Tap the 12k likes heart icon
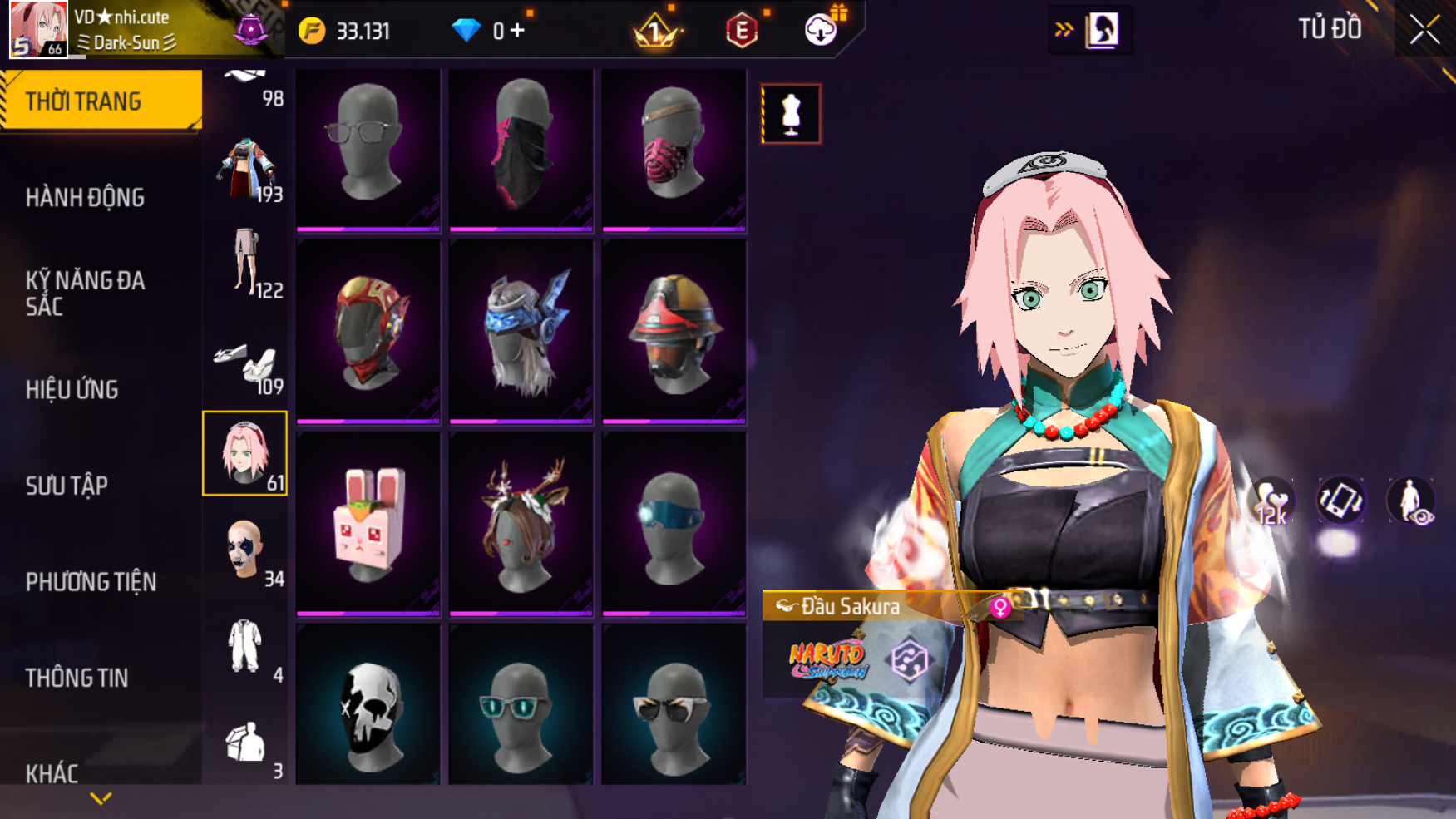Screen dimensions: 1456x819 click(1271, 502)
